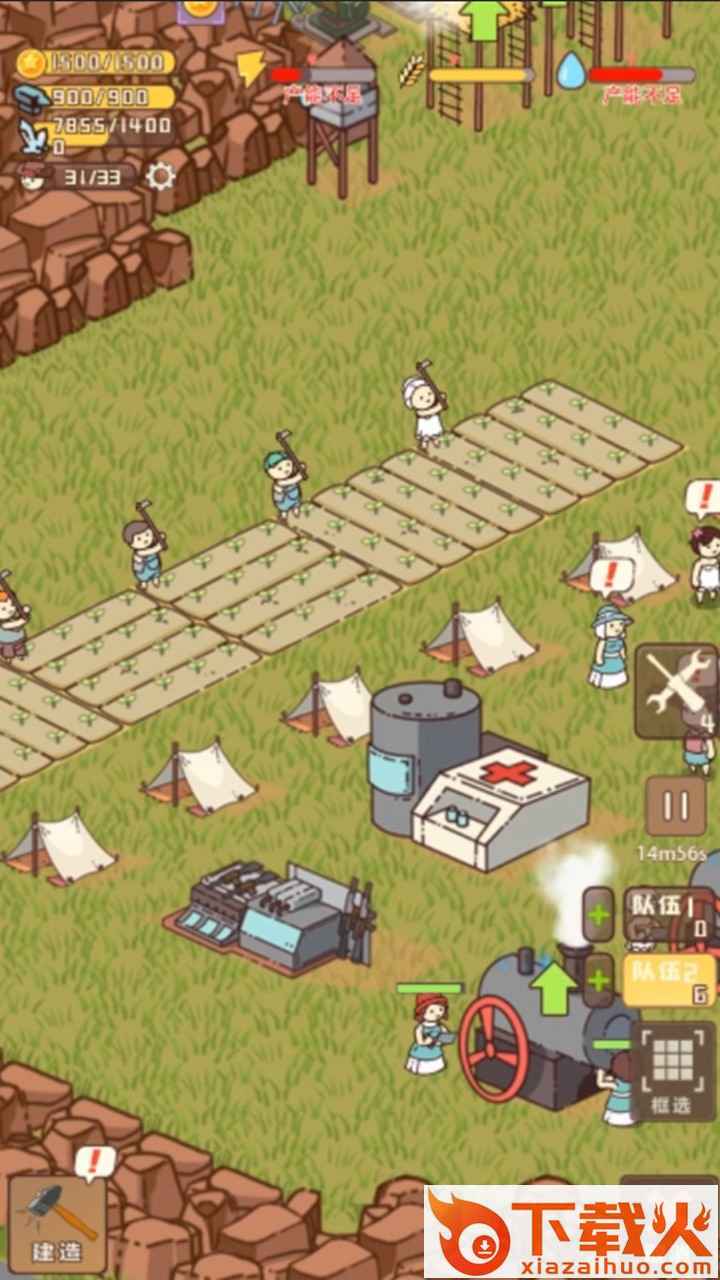Pause the game with the pause button
The height and width of the screenshot is (1280, 720).
675,807
